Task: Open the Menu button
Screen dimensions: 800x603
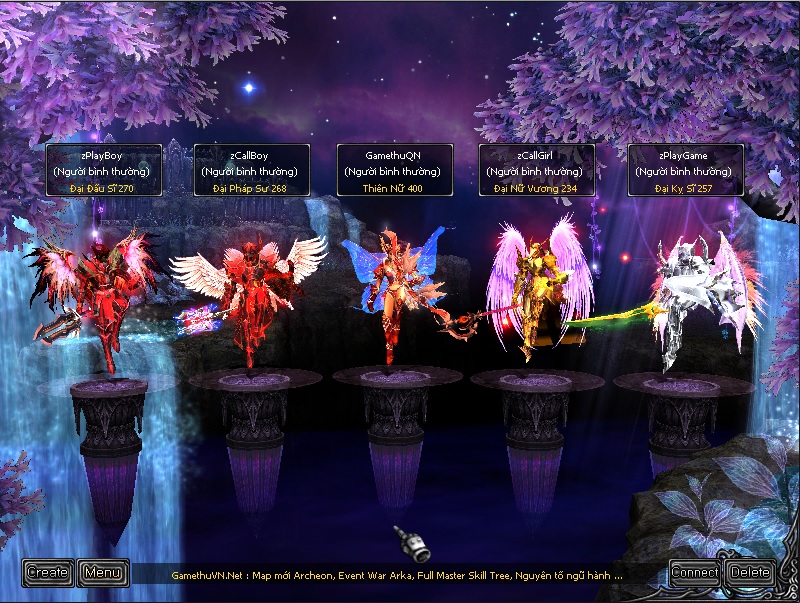Action: (103, 573)
